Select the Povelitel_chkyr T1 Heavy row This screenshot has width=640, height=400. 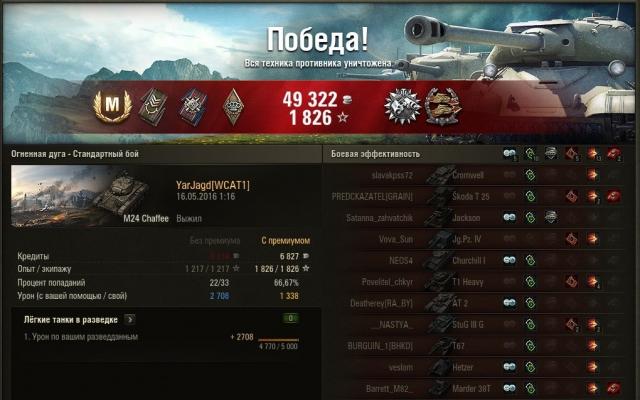478,282
